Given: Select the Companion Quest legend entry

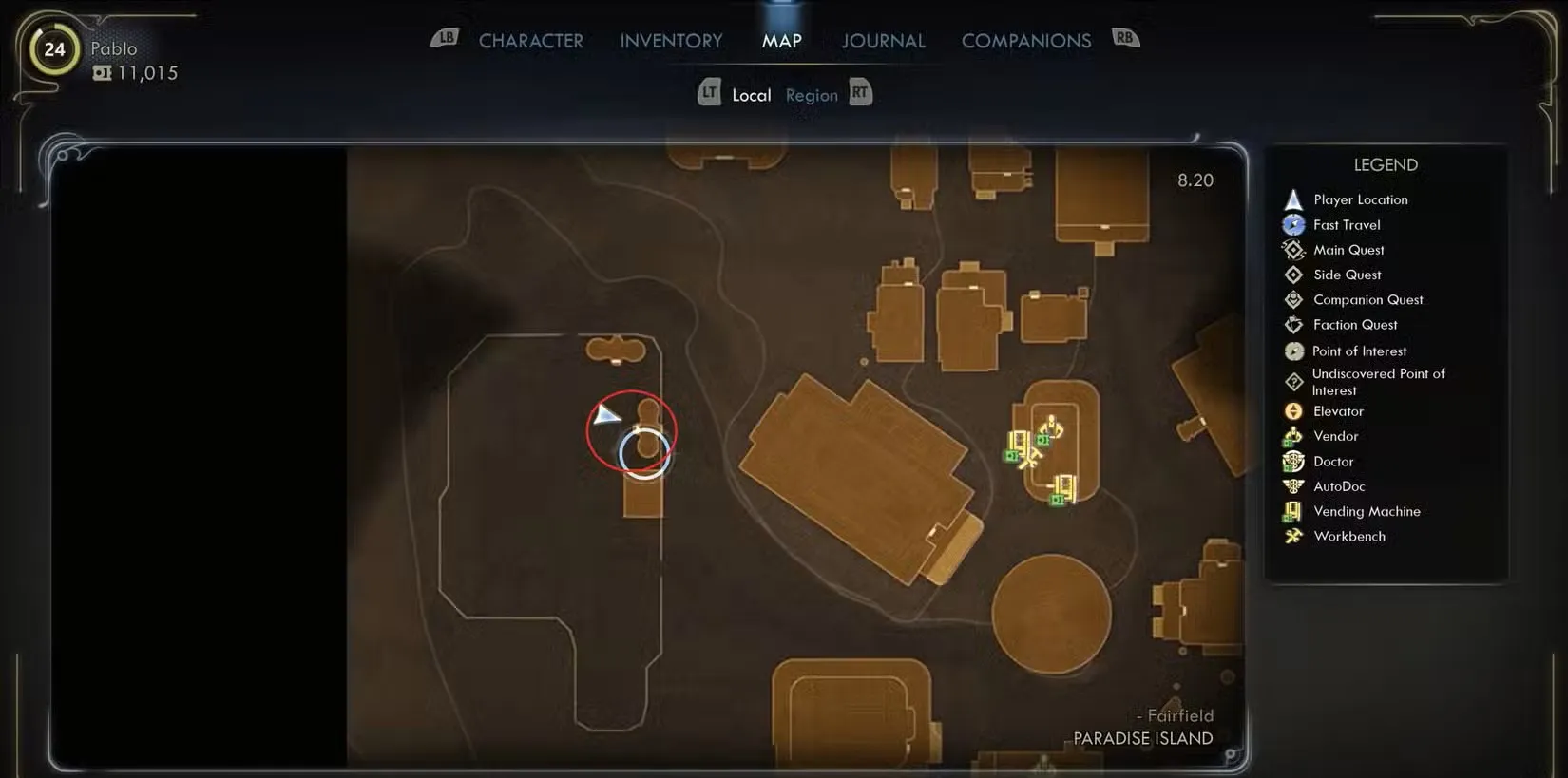Looking at the screenshot, I should (1367, 299).
